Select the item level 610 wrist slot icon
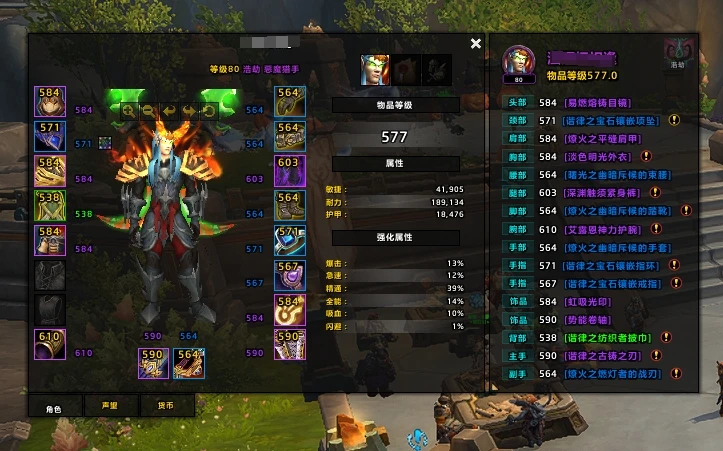 pos(49,343)
